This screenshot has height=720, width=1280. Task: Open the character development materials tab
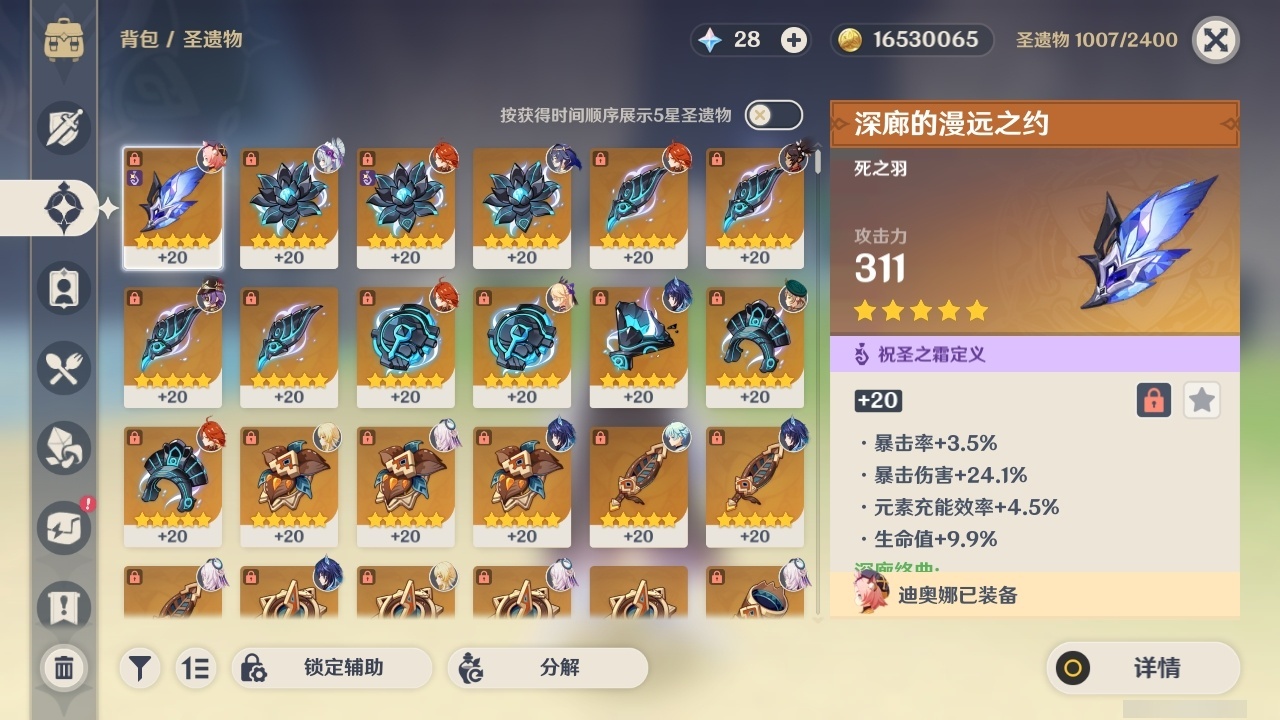[x=63, y=448]
